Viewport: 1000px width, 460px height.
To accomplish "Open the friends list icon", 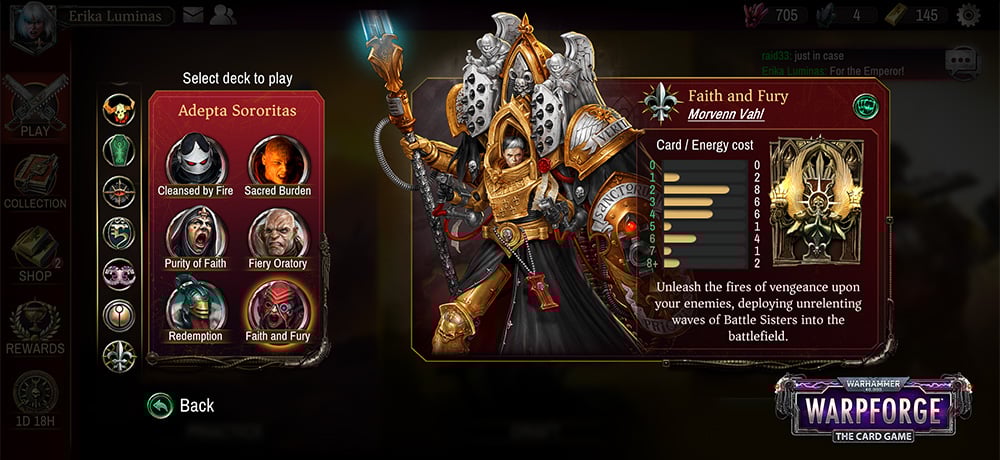I will pos(223,15).
